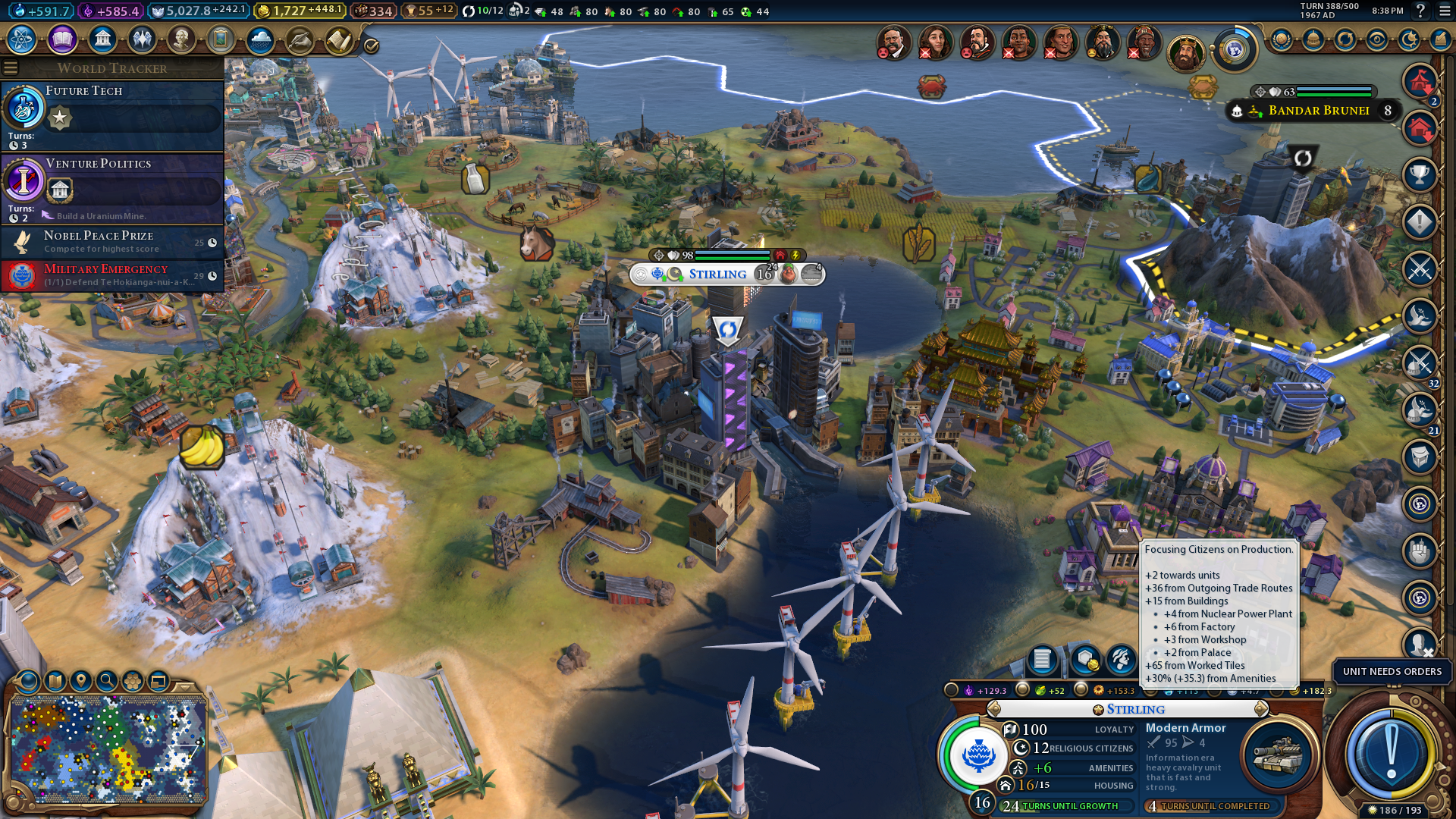
Task: Open the climate rain cloud screen
Action: 260,39
